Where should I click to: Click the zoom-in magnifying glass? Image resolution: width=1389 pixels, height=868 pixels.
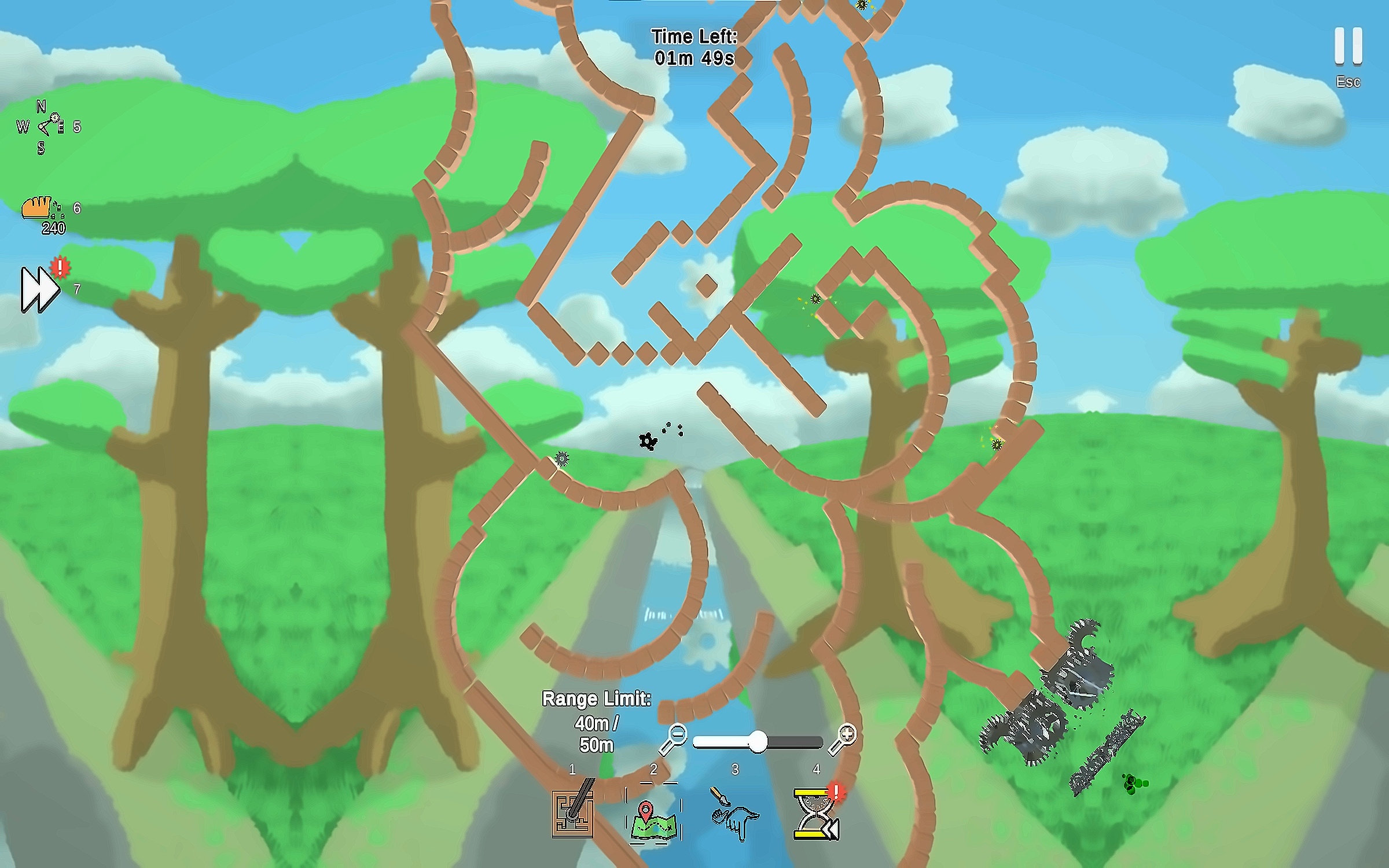843,738
